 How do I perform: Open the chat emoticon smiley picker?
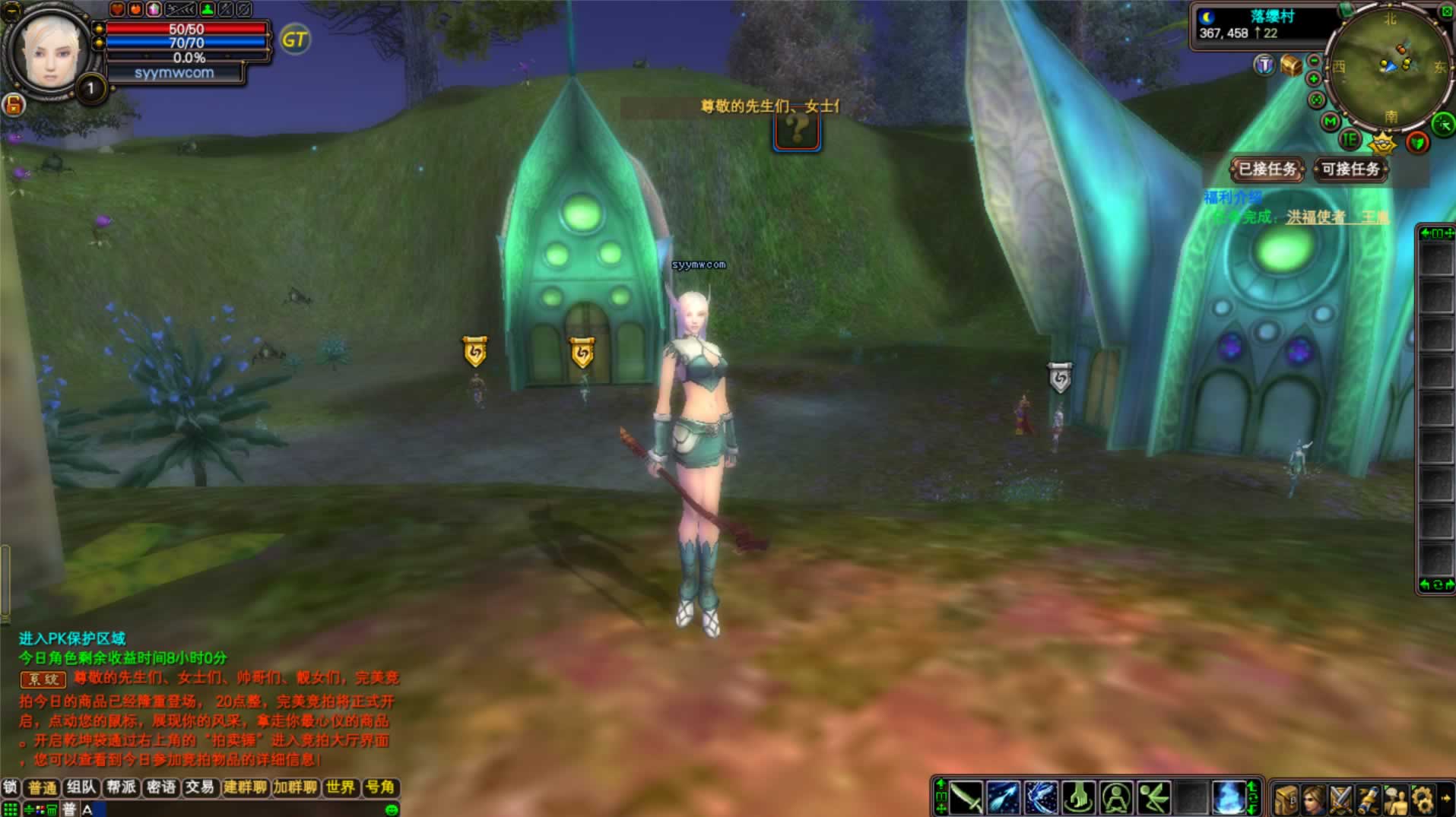coord(392,810)
